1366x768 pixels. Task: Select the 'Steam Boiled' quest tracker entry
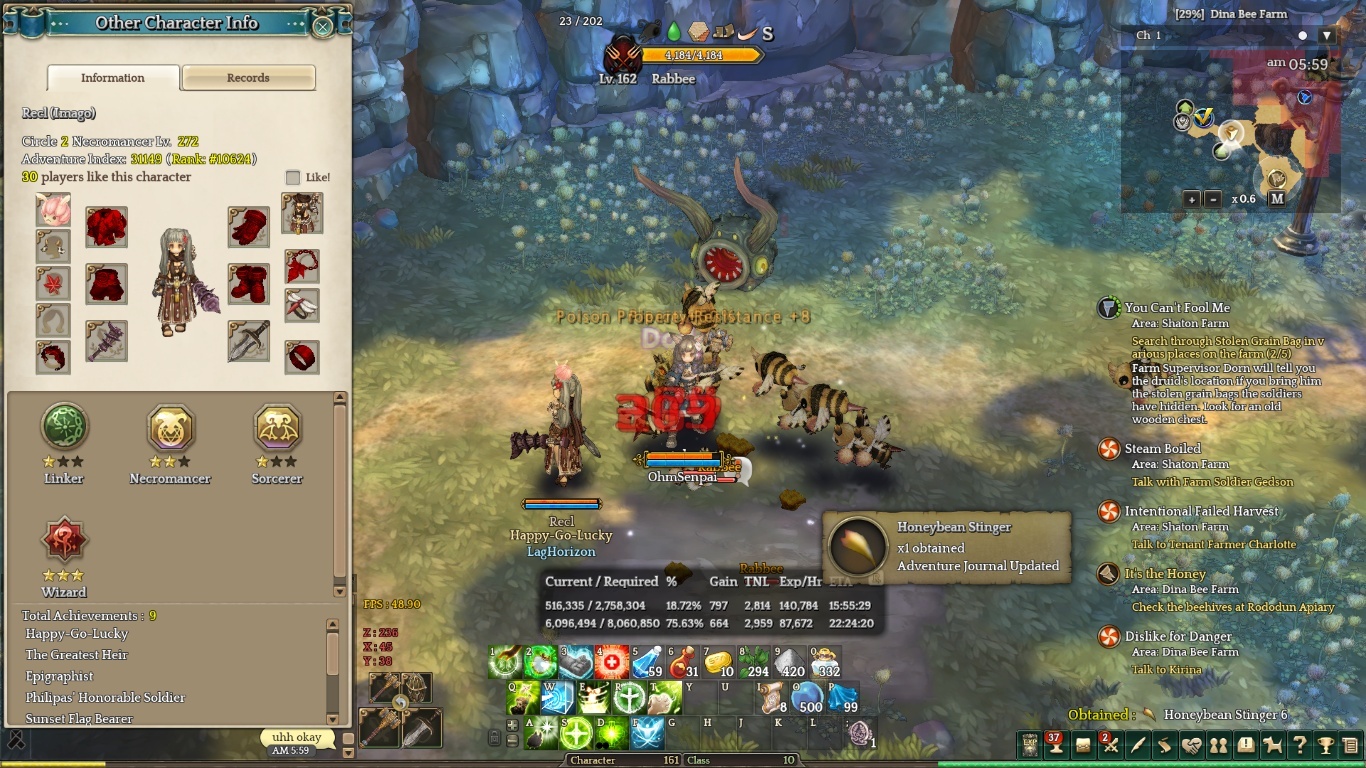click(x=1162, y=449)
